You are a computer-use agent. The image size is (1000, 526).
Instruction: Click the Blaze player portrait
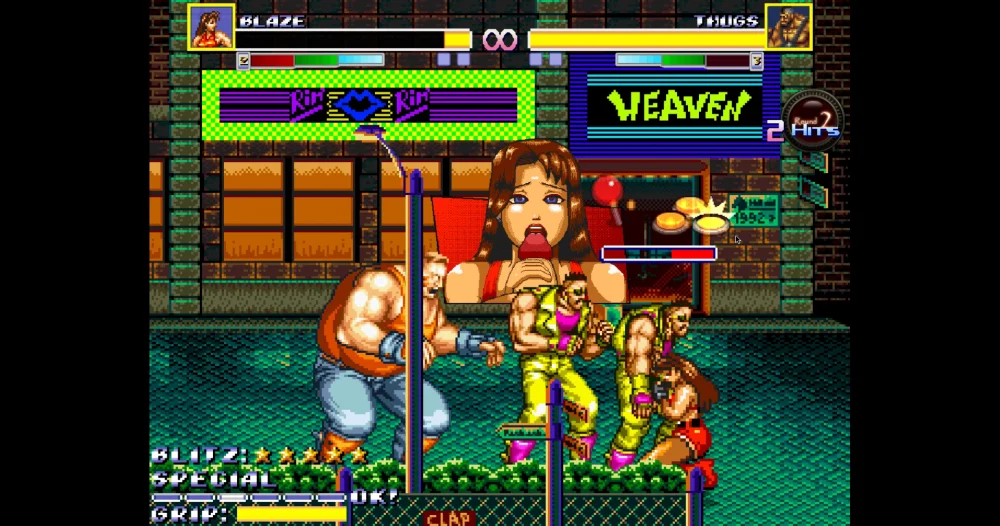tap(211, 27)
